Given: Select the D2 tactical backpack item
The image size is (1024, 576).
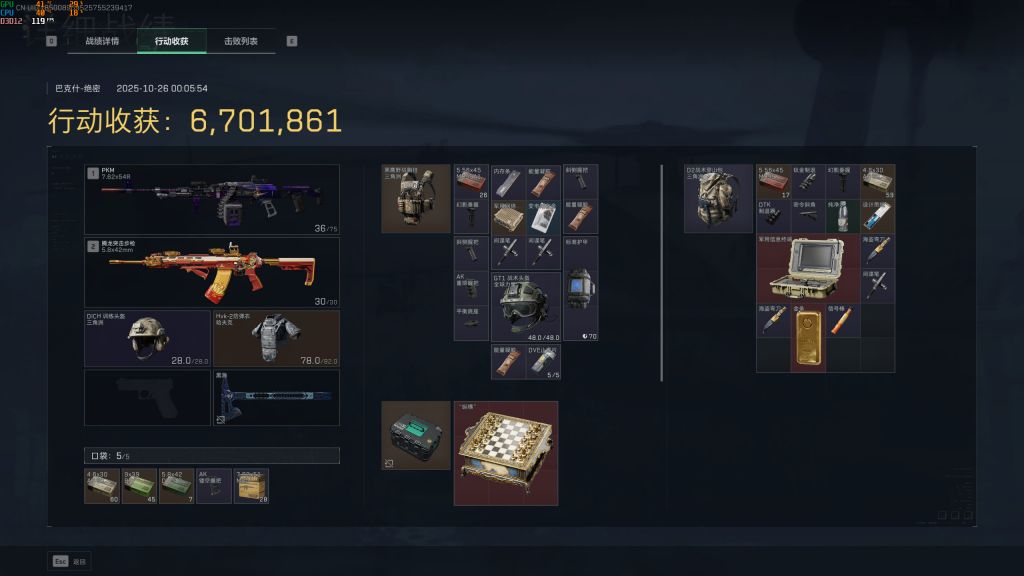Looking at the screenshot, I should [718, 198].
